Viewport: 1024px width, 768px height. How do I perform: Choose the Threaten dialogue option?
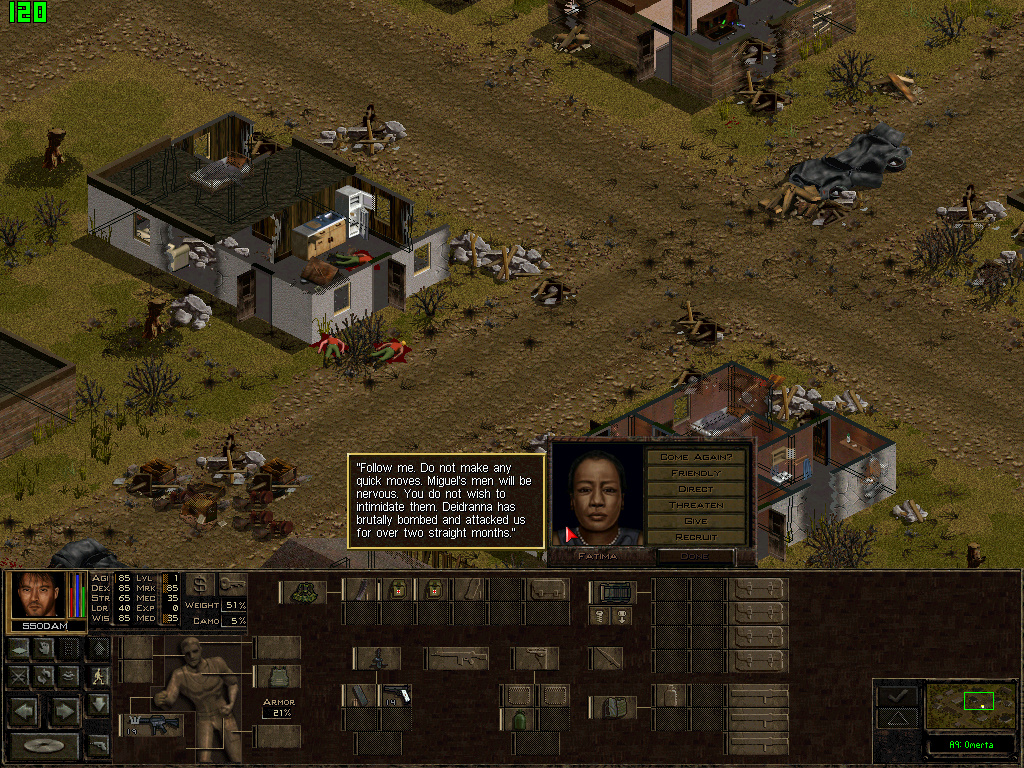(696, 505)
